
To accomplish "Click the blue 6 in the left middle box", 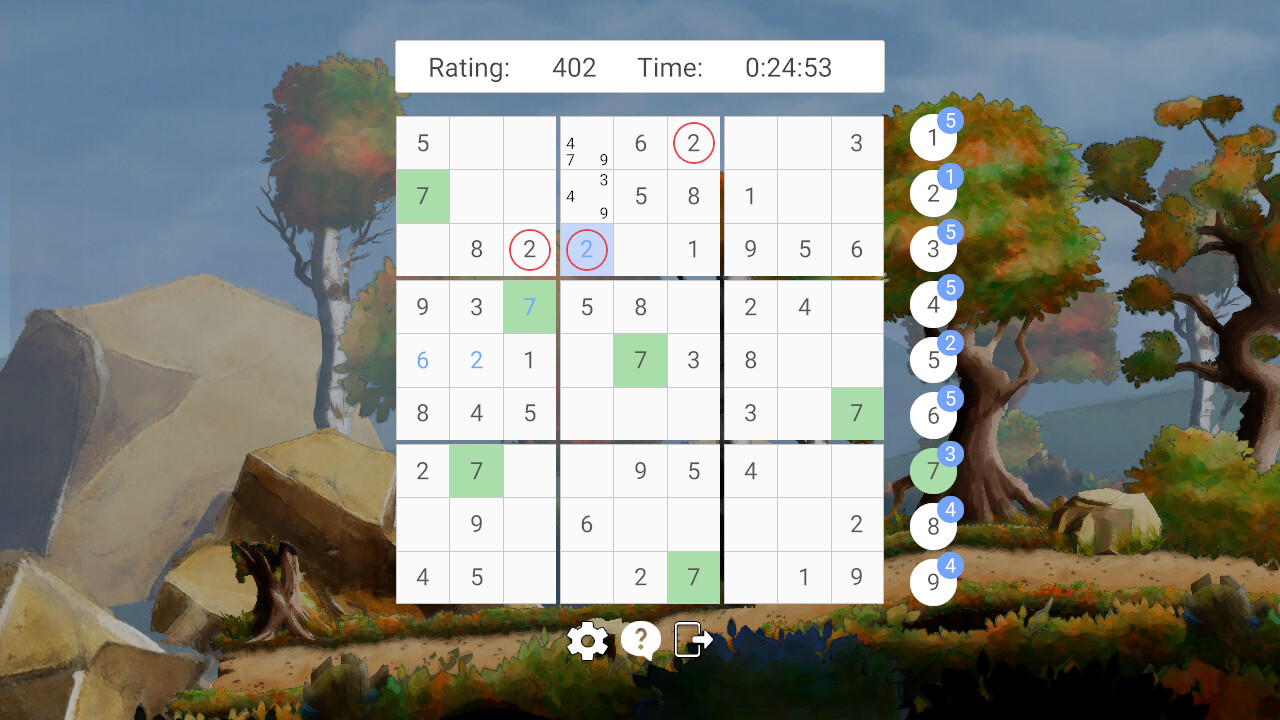I will coord(422,360).
